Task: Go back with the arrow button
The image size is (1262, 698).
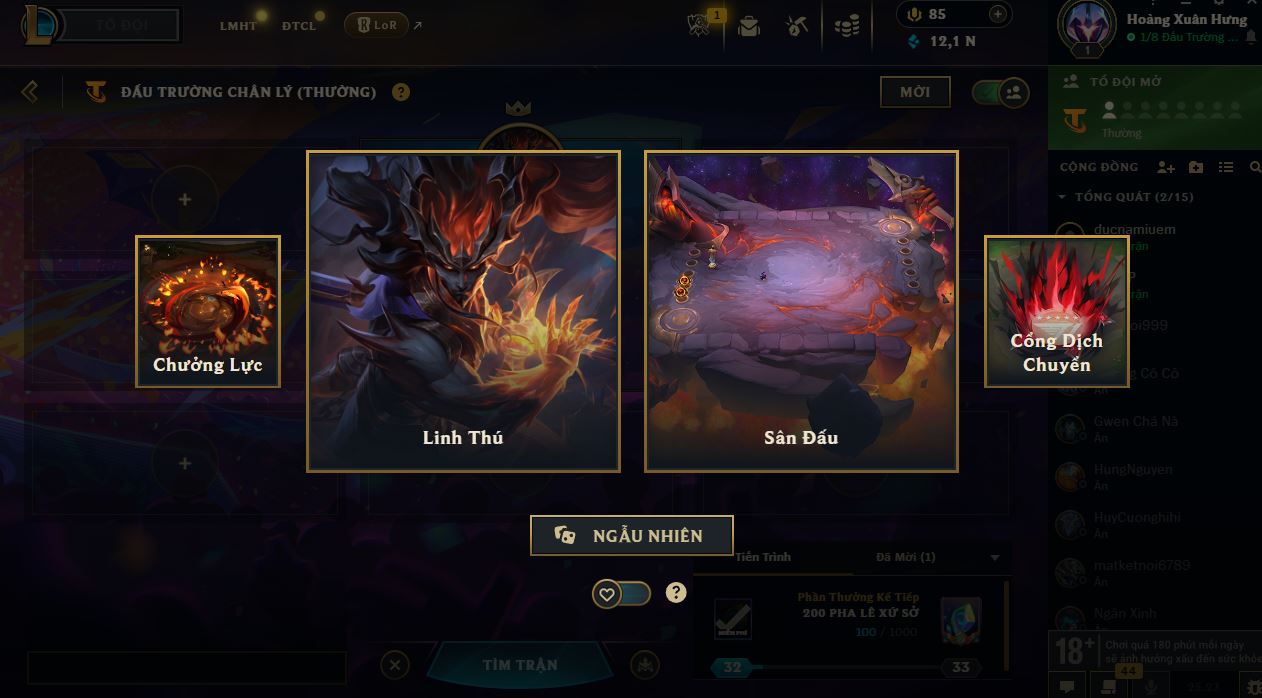Action: pos(30,92)
